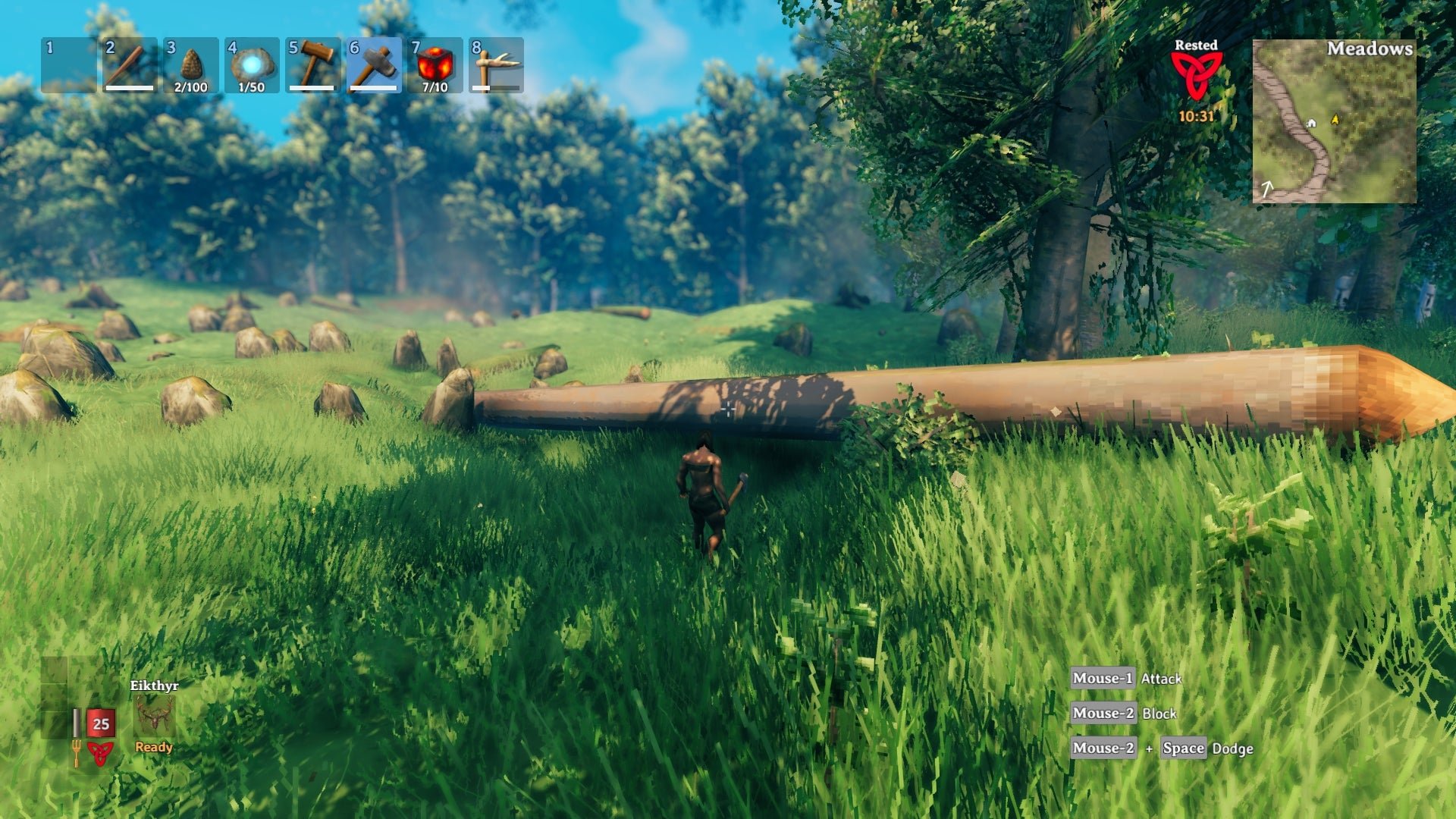Equip the antler pickaxe in slot 8
Image resolution: width=1456 pixels, height=819 pixels.
[x=496, y=65]
